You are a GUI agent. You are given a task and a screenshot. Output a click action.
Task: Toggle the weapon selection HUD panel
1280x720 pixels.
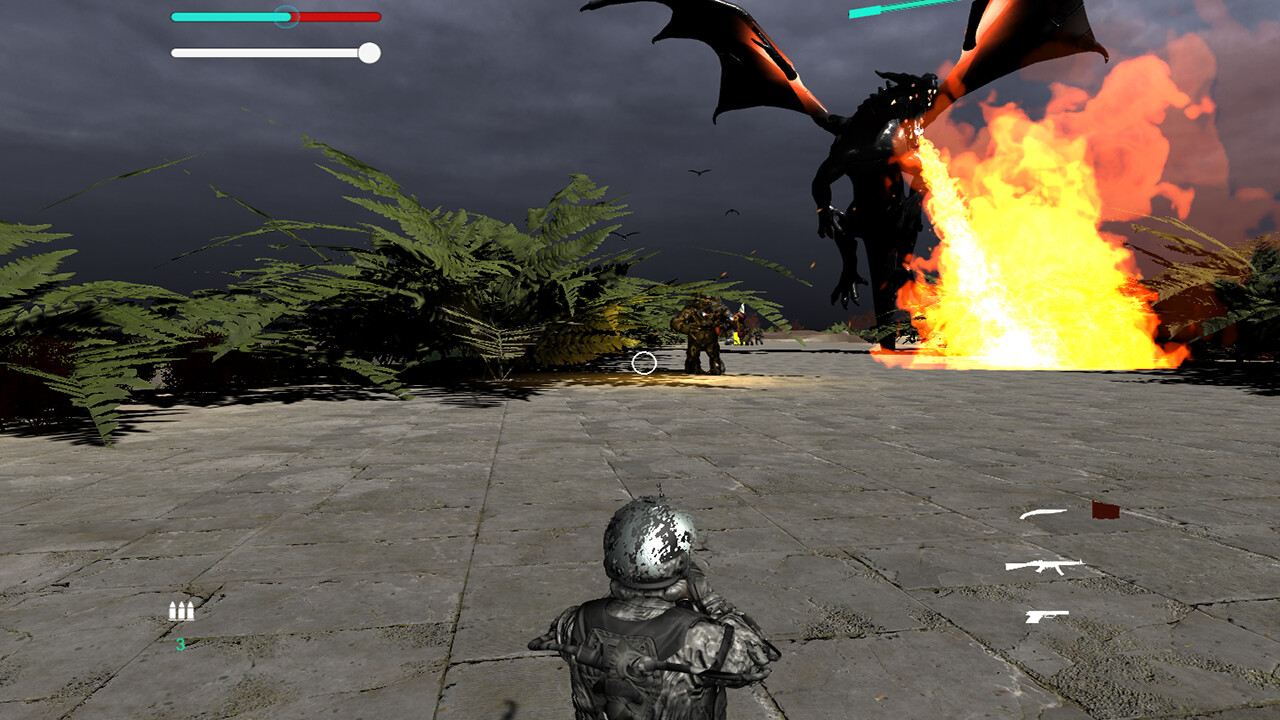[x=1048, y=565]
